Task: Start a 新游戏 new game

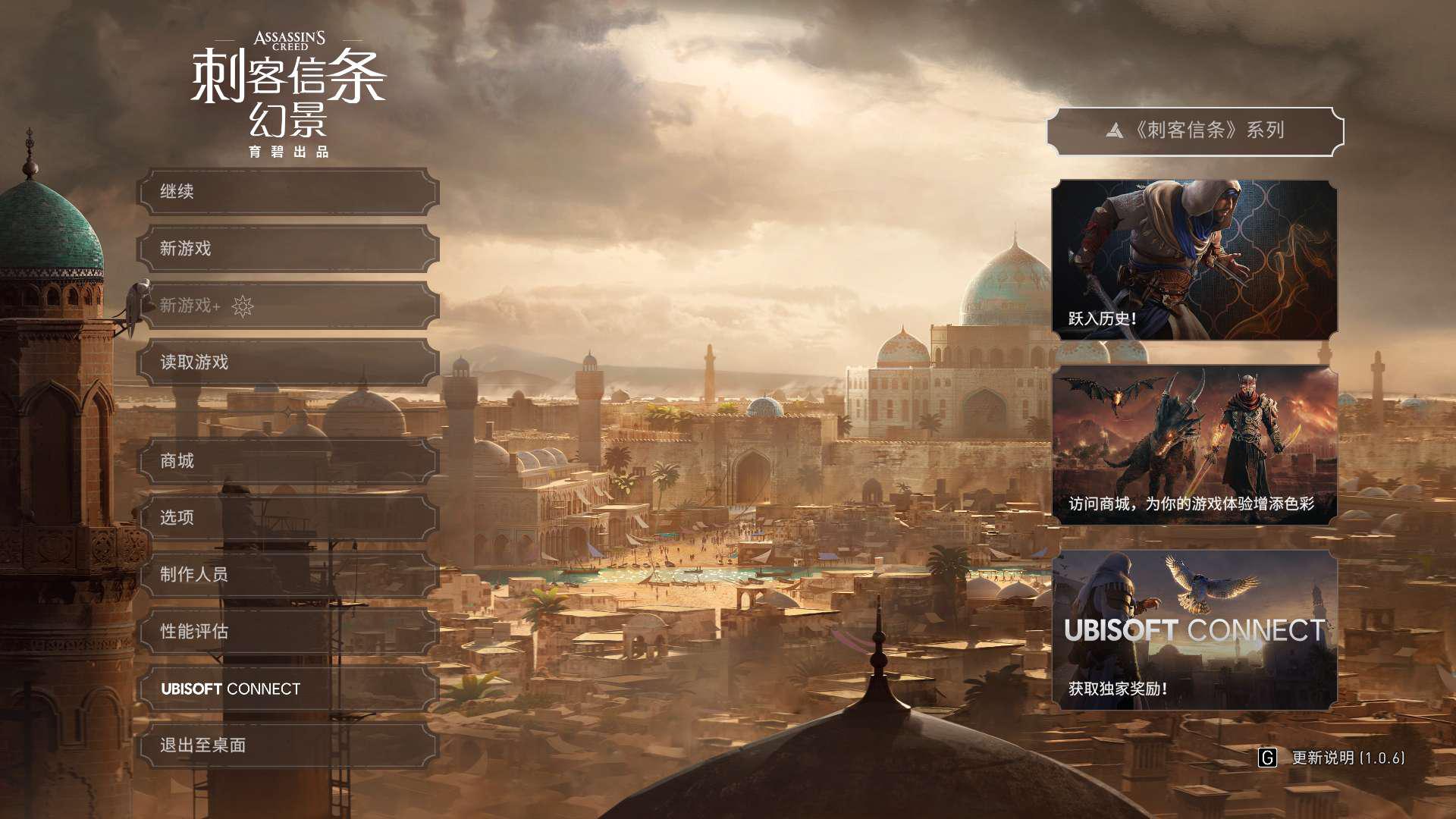Action: 288,249
